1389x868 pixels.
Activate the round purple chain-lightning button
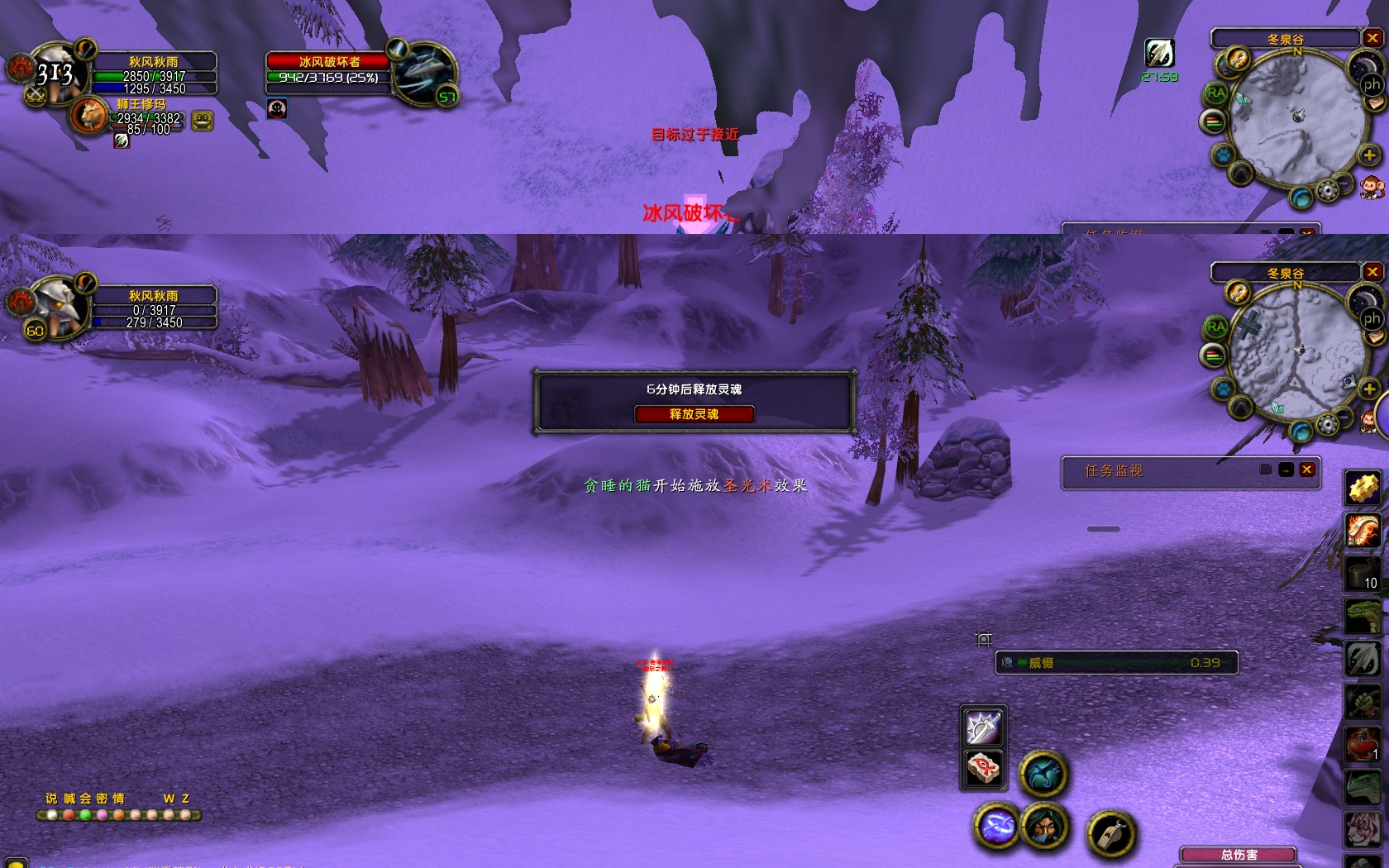[997, 826]
